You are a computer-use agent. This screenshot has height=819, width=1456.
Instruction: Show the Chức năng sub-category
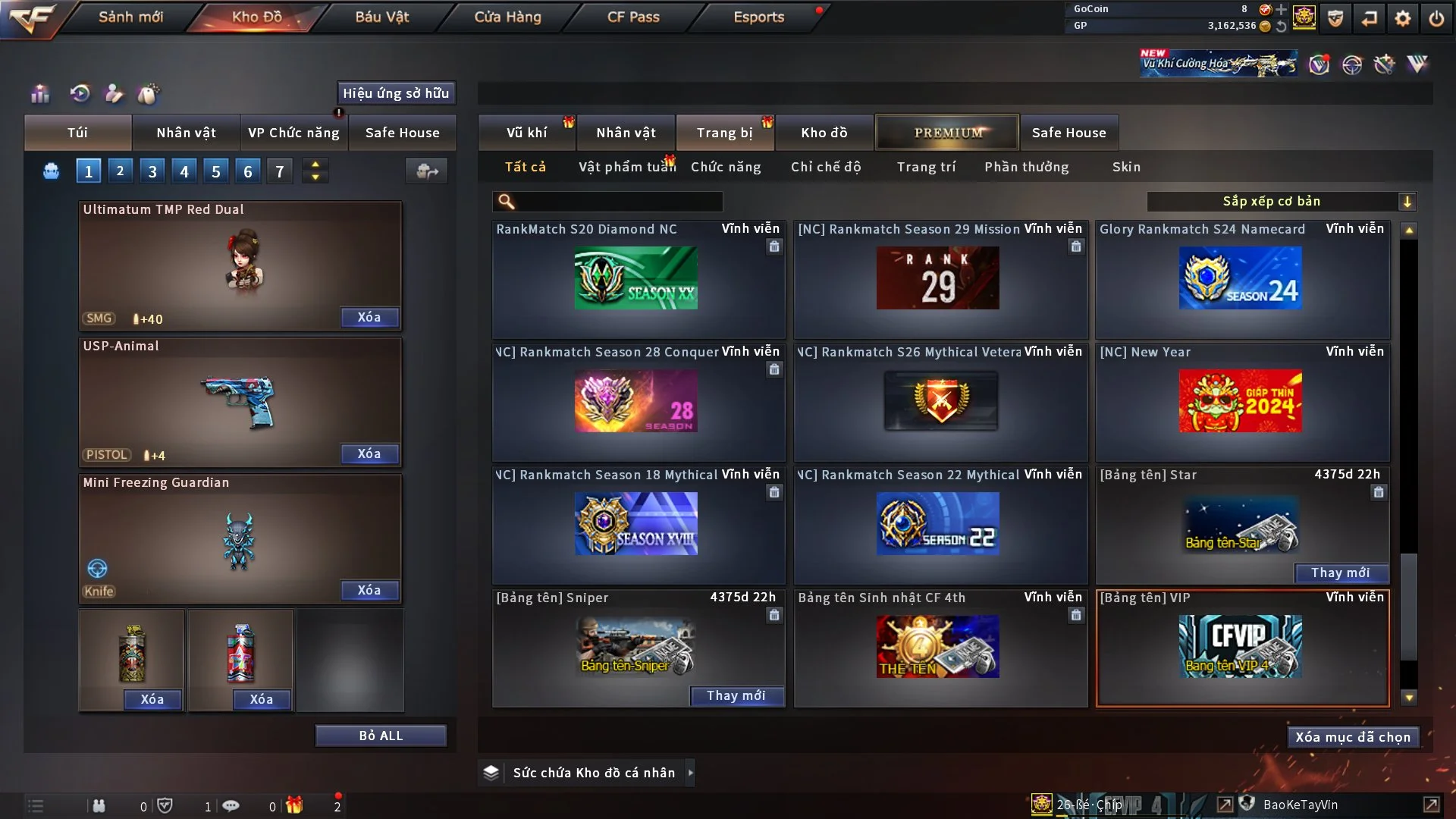coord(726,167)
